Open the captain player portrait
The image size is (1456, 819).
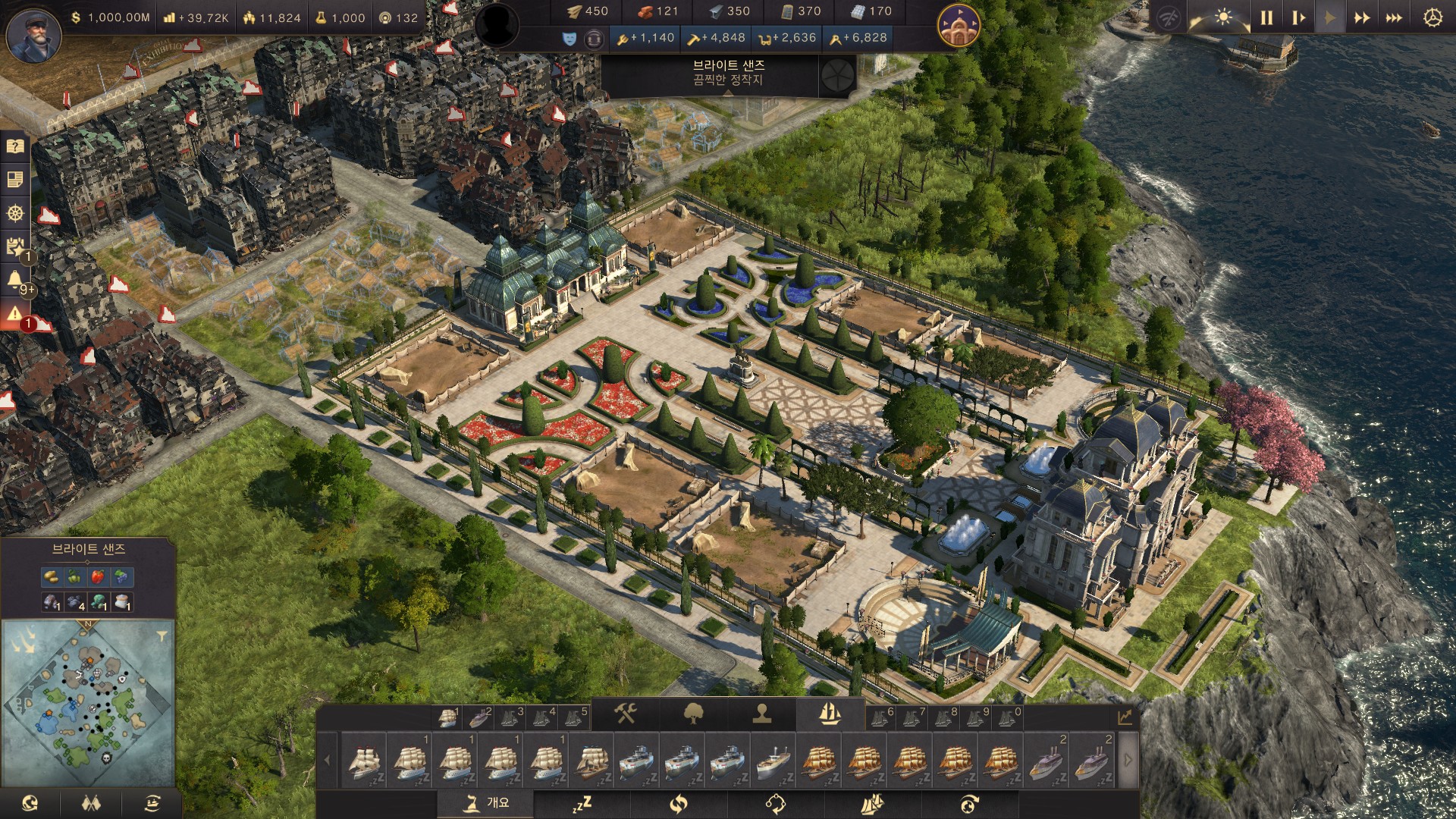(x=33, y=34)
